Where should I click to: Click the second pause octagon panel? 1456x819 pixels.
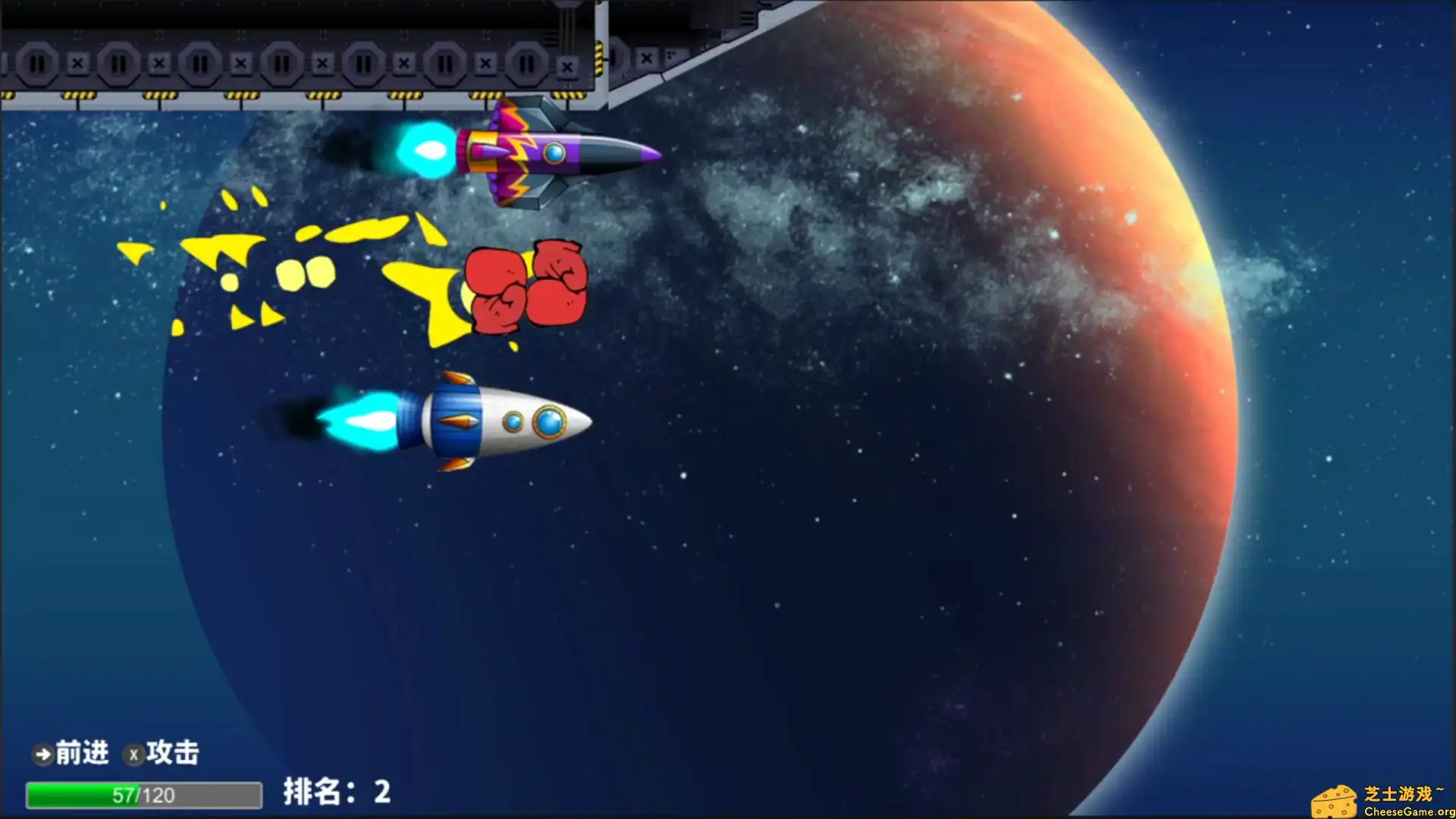point(119,64)
